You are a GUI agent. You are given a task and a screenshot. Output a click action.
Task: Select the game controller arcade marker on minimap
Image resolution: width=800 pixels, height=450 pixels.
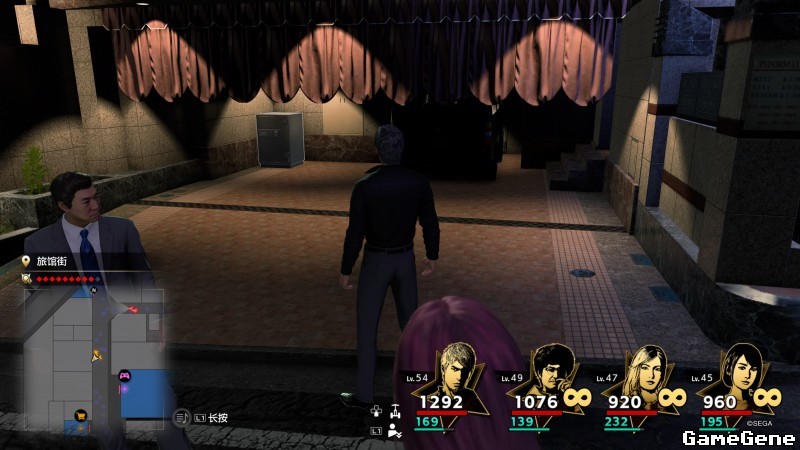(x=124, y=376)
